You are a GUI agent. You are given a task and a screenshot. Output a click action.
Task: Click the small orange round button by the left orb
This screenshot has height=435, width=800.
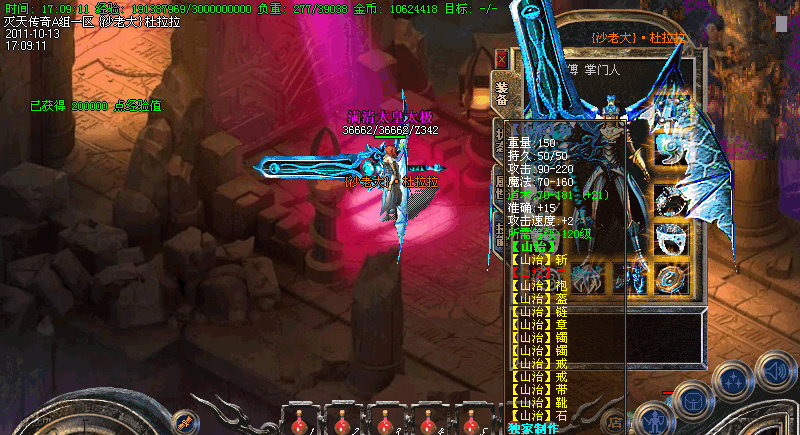pyautogui.click(x=183, y=420)
